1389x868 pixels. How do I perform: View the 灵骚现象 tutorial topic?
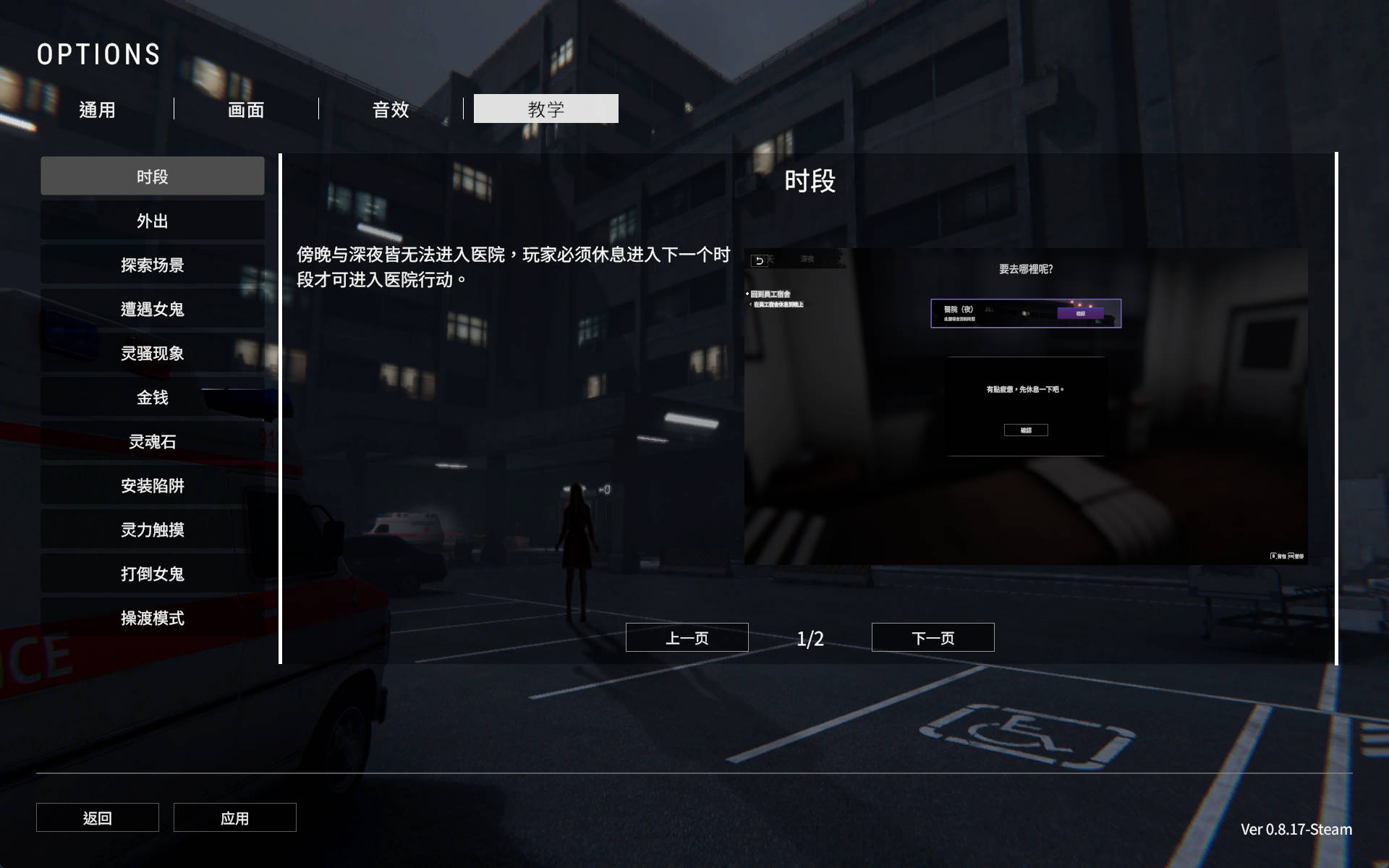[152, 353]
